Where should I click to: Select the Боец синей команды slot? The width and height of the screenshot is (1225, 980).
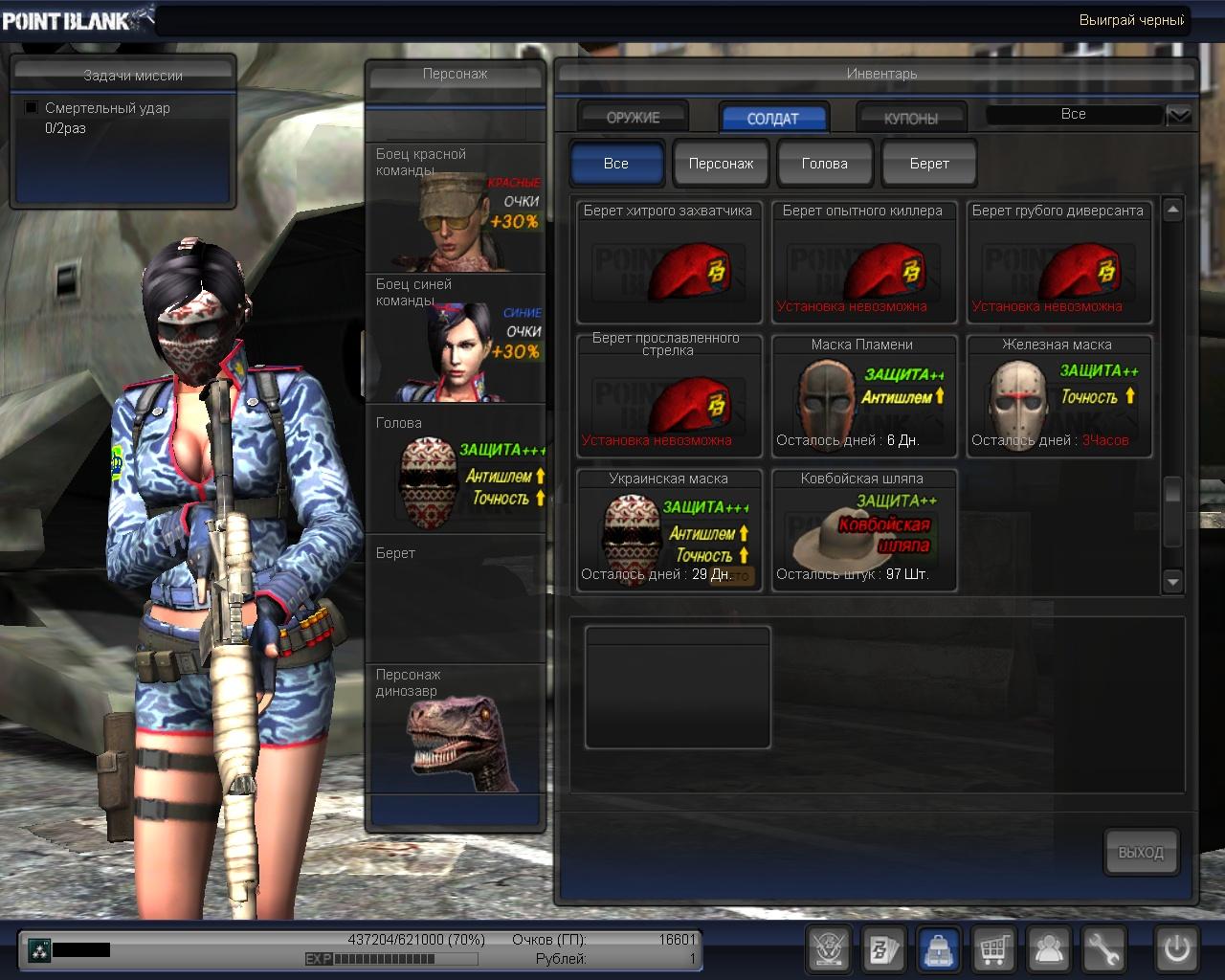pyautogui.click(x=456, y=338)
